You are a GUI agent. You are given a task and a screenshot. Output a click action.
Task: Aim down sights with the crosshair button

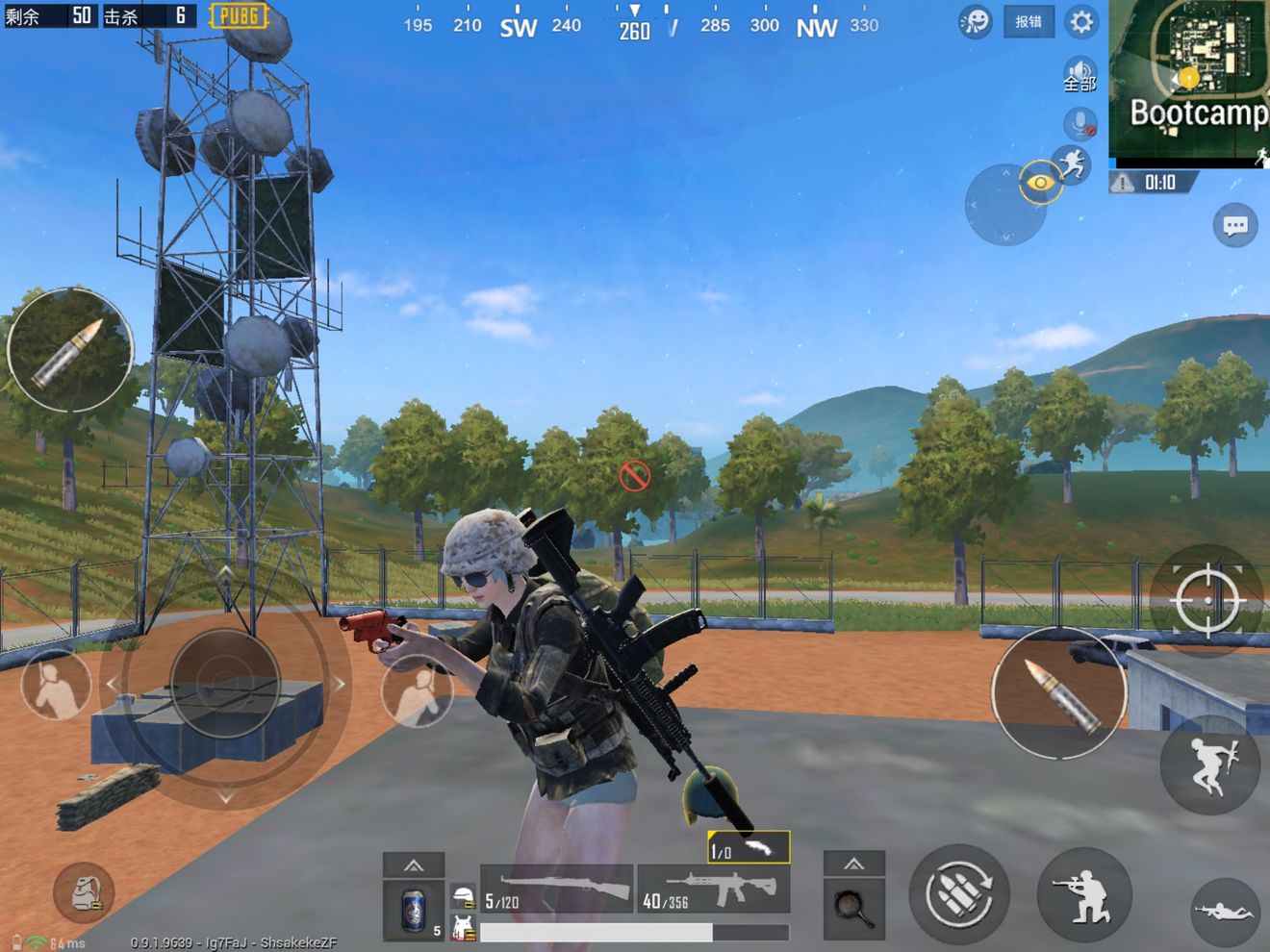pos(1206,600)
